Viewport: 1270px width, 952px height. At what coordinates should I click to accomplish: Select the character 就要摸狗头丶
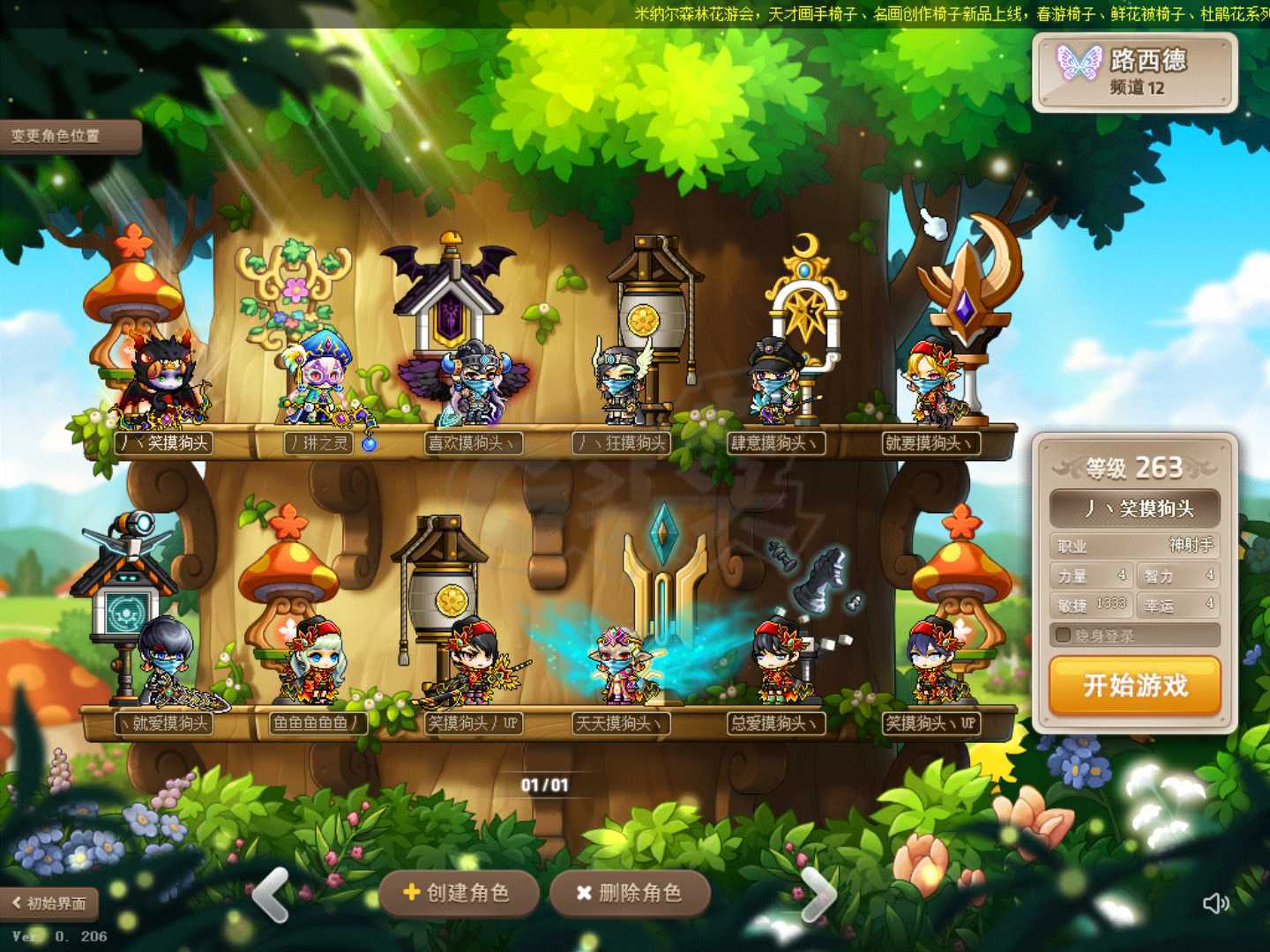click(931, 388)
